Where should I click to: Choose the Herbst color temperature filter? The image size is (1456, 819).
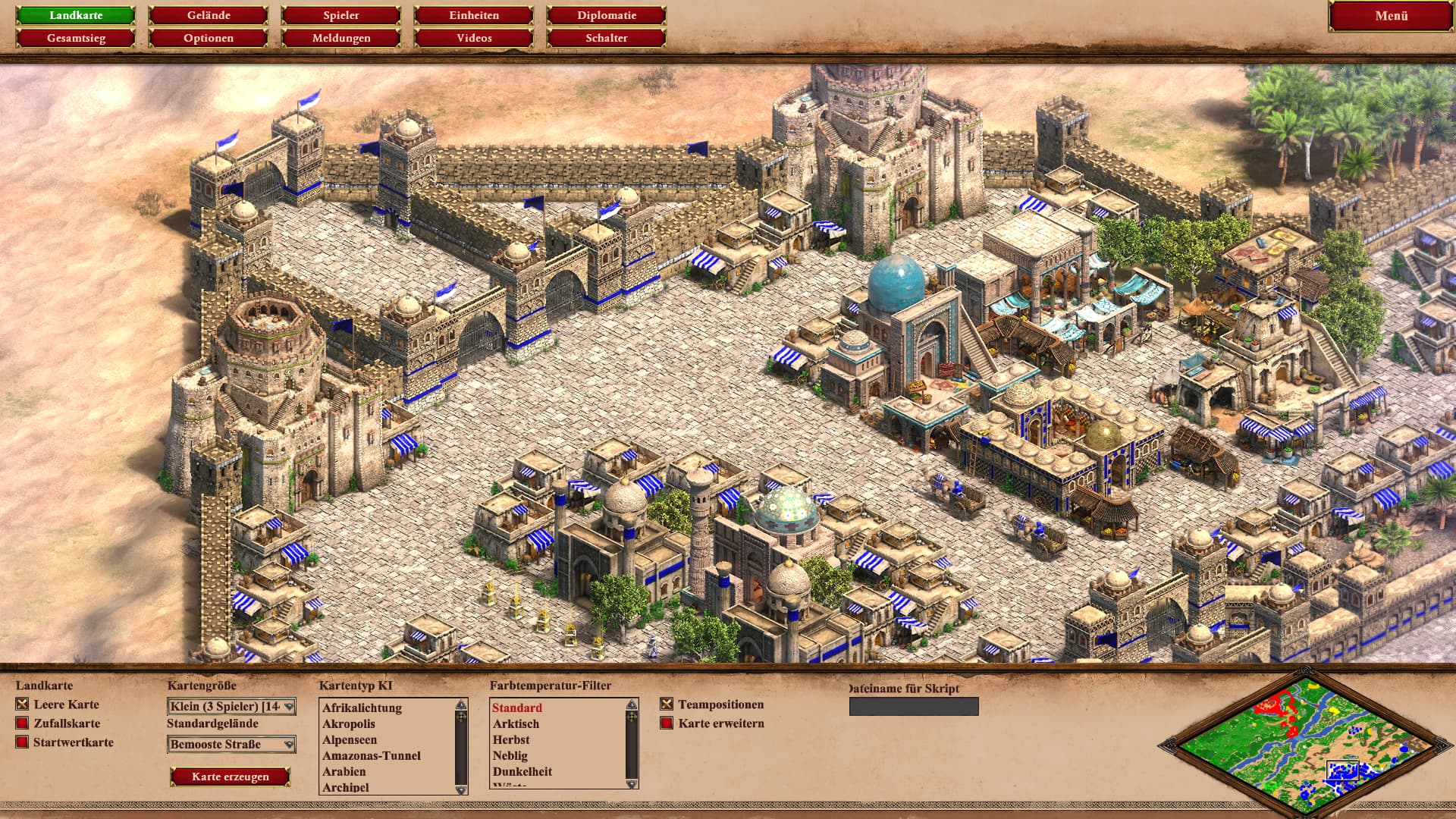[x=511, y=739]
